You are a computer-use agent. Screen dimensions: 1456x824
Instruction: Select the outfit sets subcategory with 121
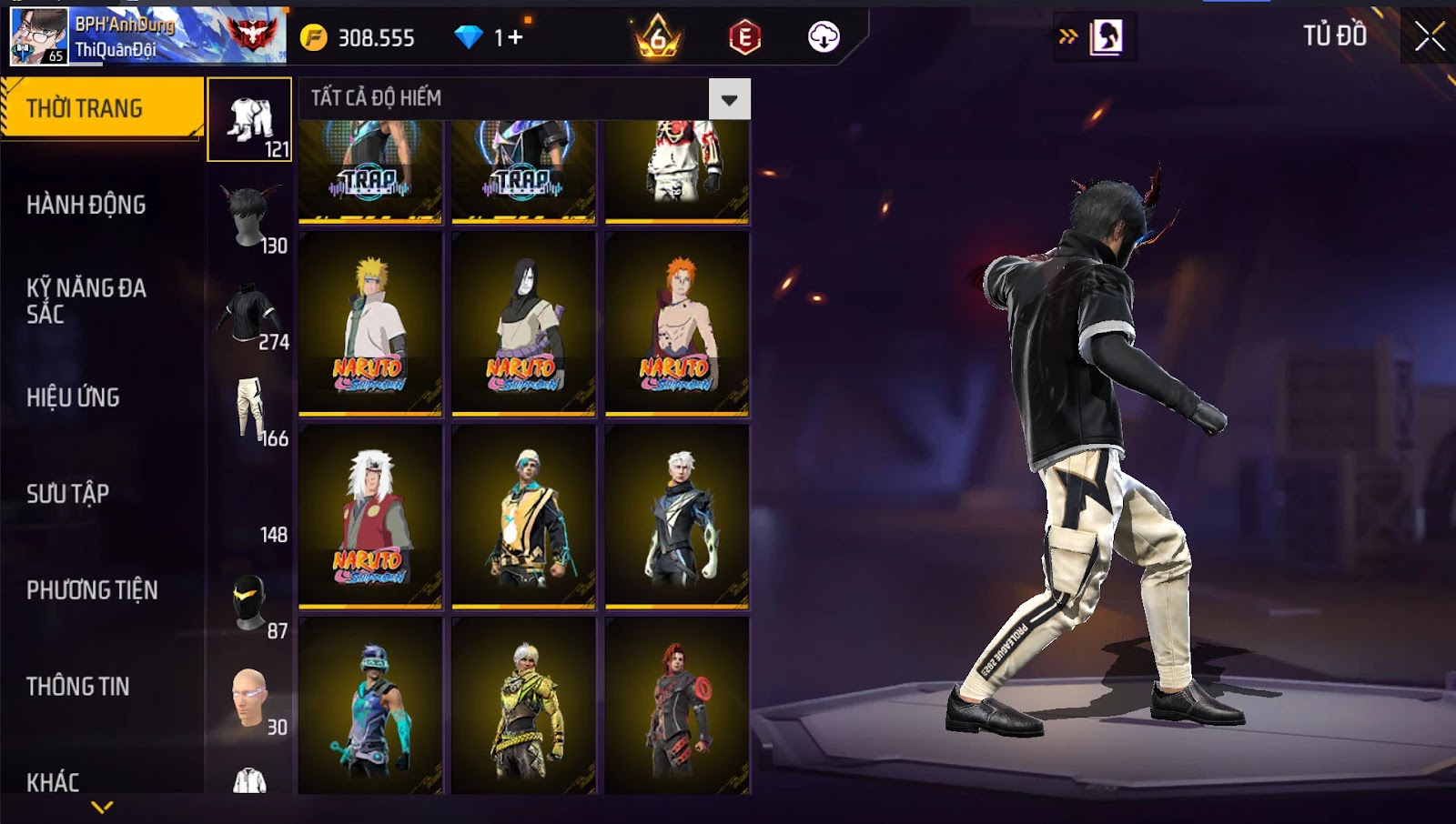coord(249,120)
